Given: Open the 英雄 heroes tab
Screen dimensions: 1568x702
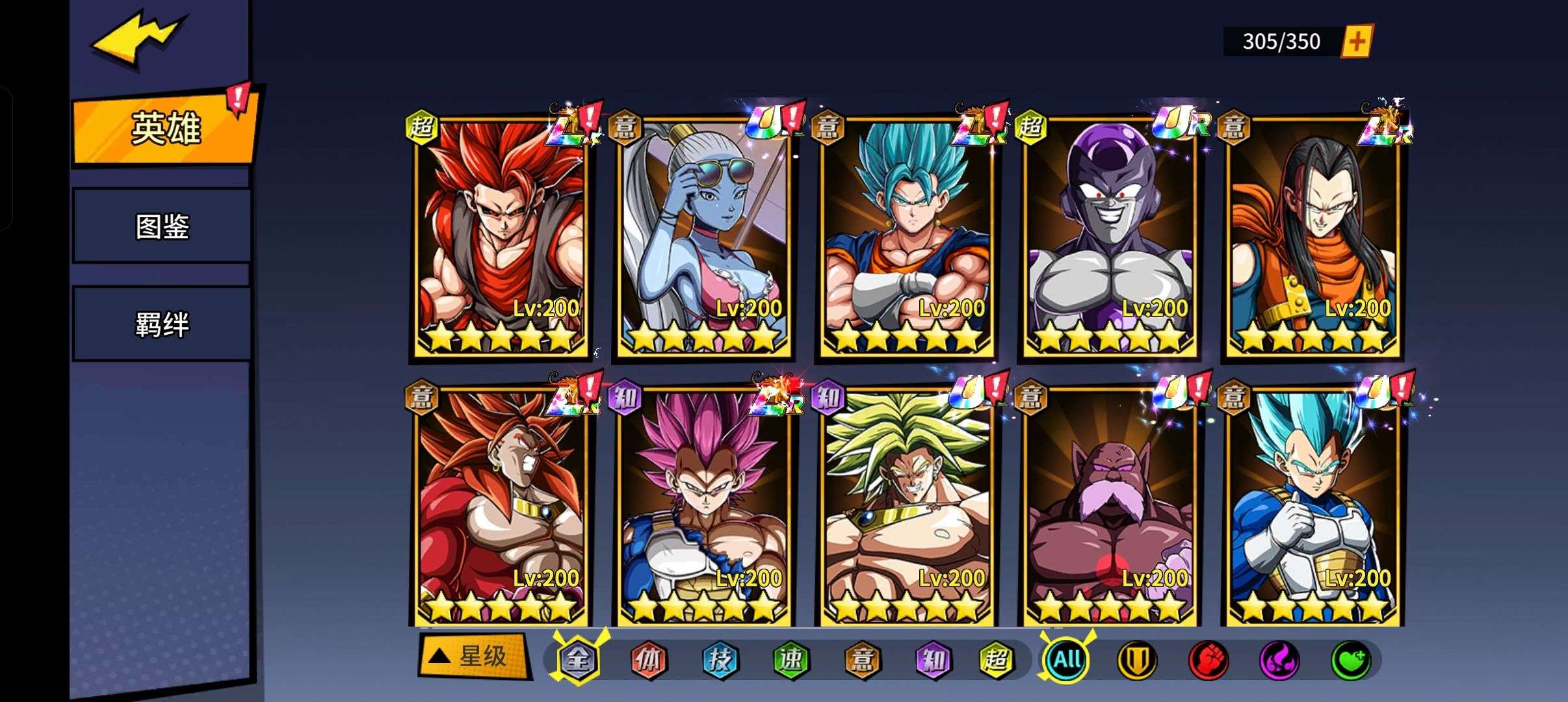Looking at the screenshot, I should pos(165,128).
